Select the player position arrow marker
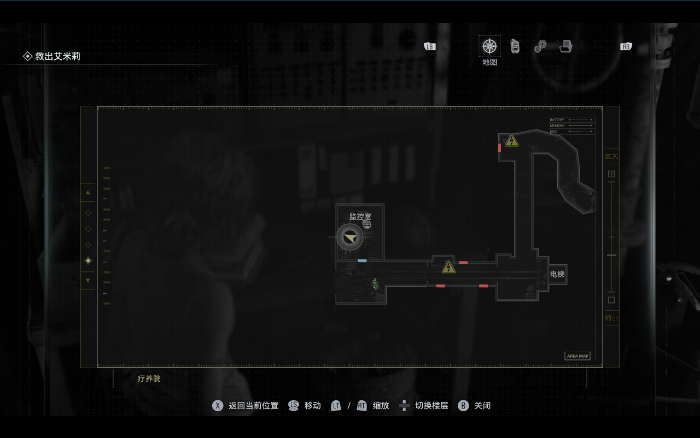Viewport: 700px width, 438px height. point(350,236)
